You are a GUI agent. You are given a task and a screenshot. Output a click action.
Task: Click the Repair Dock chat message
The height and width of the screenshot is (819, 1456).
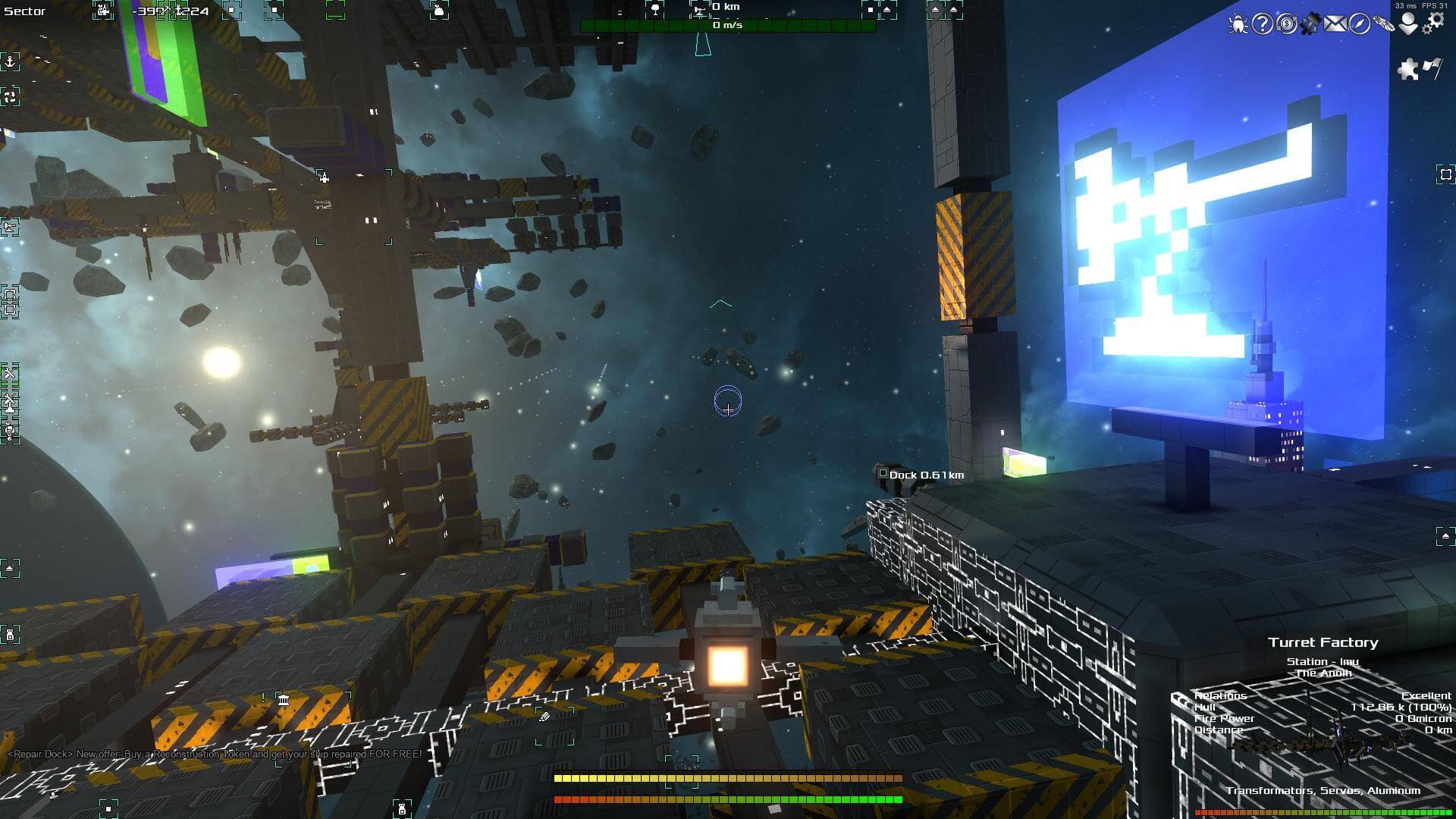215,755
